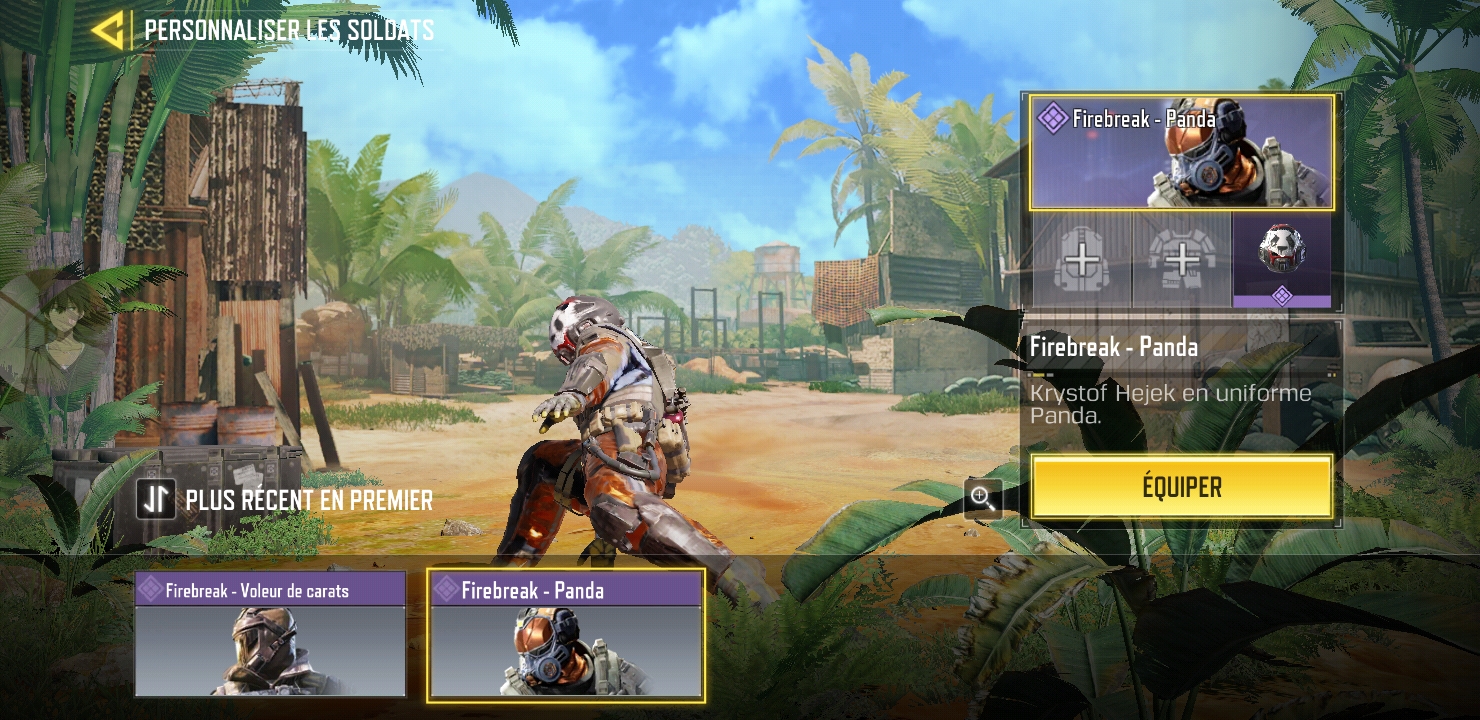Viewport: 1480px width, 720px height.
Task: Open the 'Firebreak - Panda' equipped card preview
Action: 1180,160
